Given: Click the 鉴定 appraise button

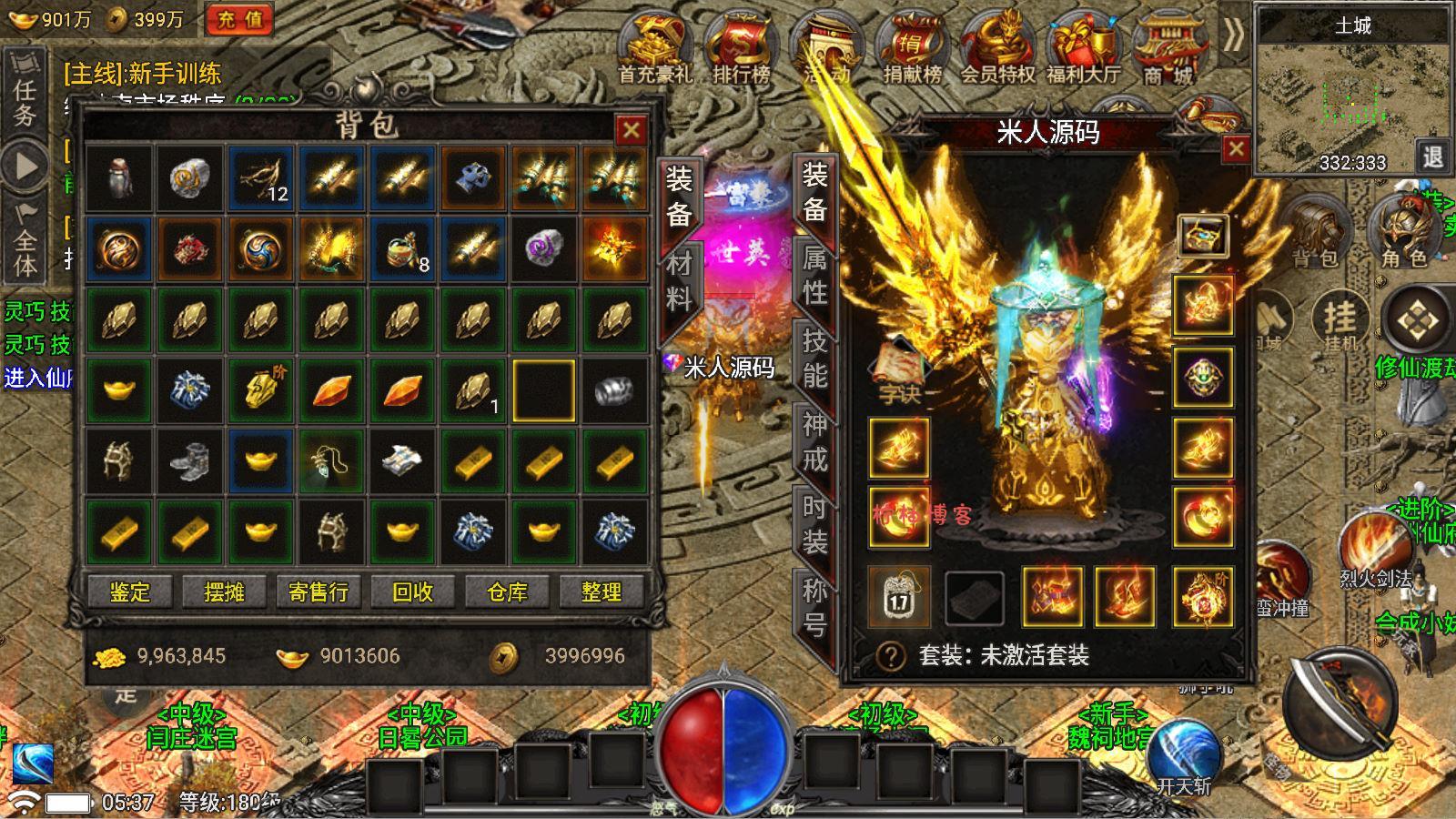Looking at the screenshot, I should pyautogui.click(x=130, y=592).
